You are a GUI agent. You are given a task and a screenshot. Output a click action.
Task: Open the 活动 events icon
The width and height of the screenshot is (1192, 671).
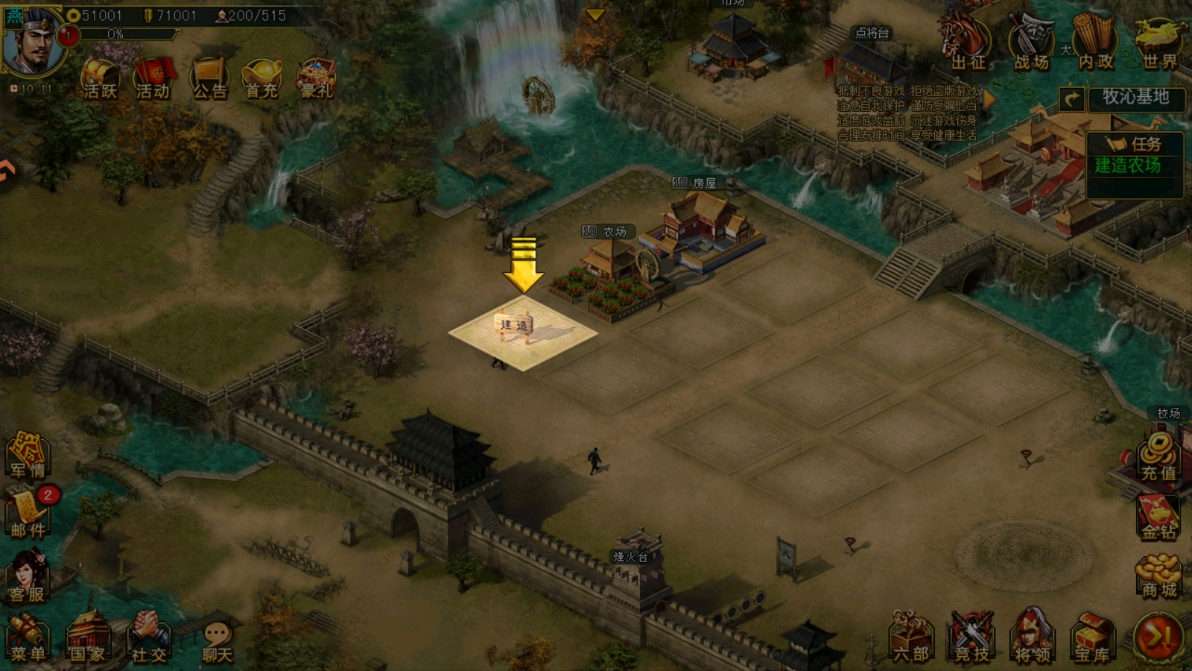click(153, 78)
